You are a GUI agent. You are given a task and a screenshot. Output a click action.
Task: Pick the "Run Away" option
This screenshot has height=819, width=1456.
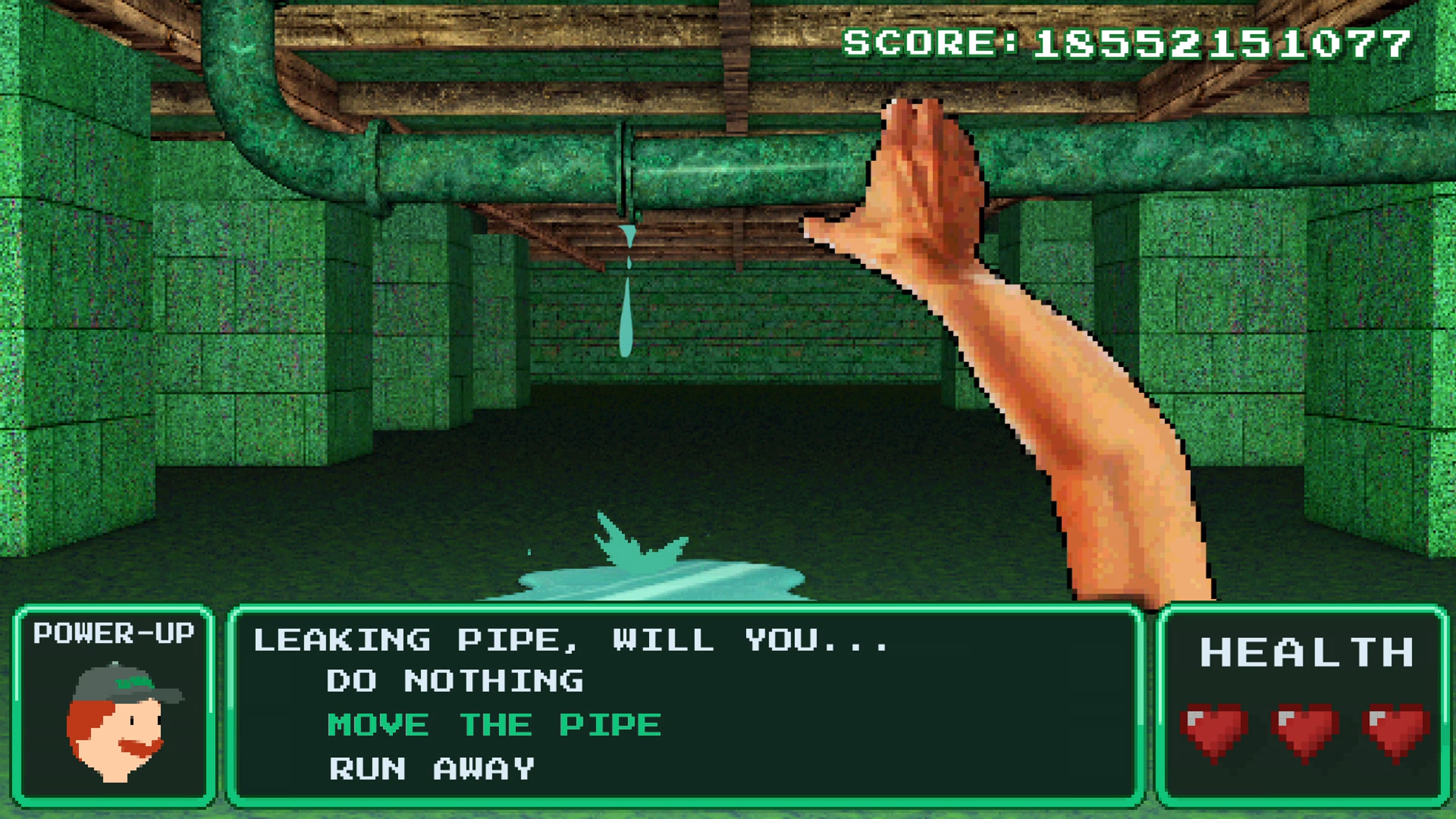pos(431,769)
